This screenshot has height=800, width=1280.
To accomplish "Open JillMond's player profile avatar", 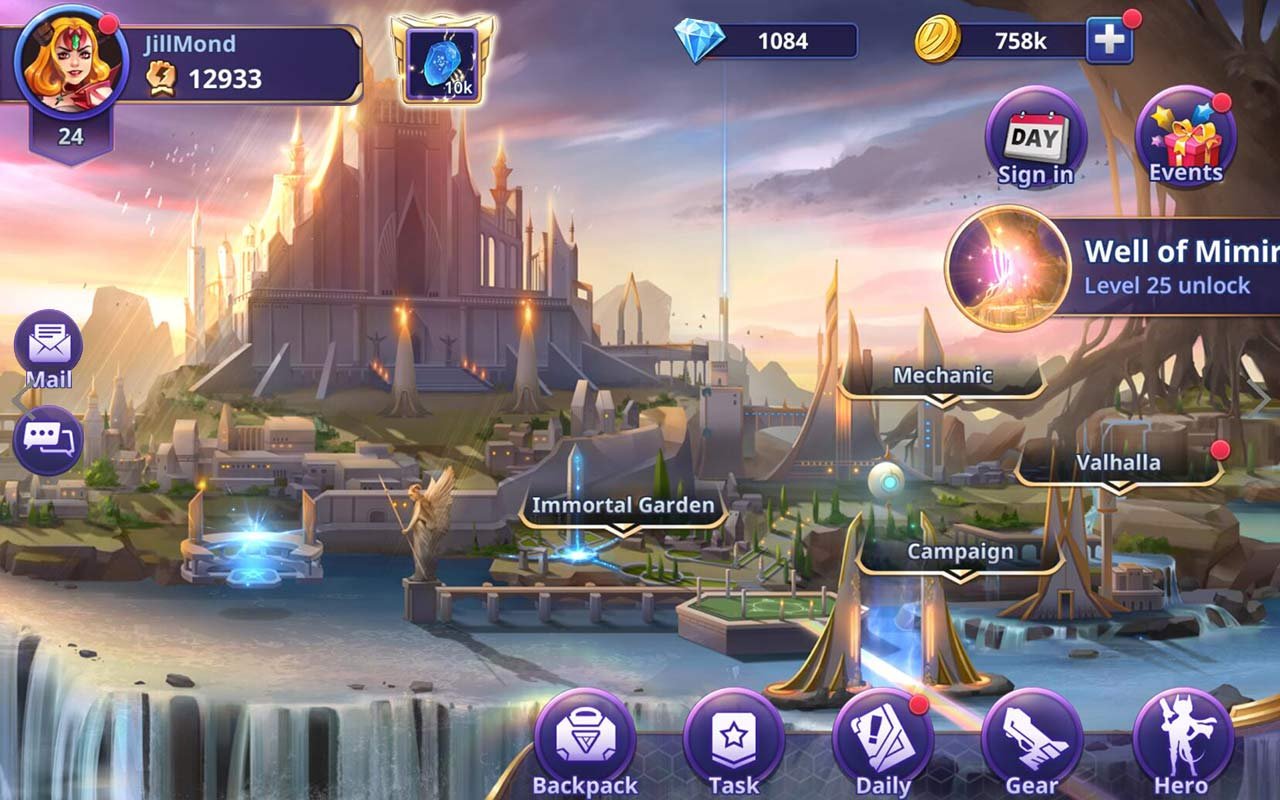I will [70, 62].
